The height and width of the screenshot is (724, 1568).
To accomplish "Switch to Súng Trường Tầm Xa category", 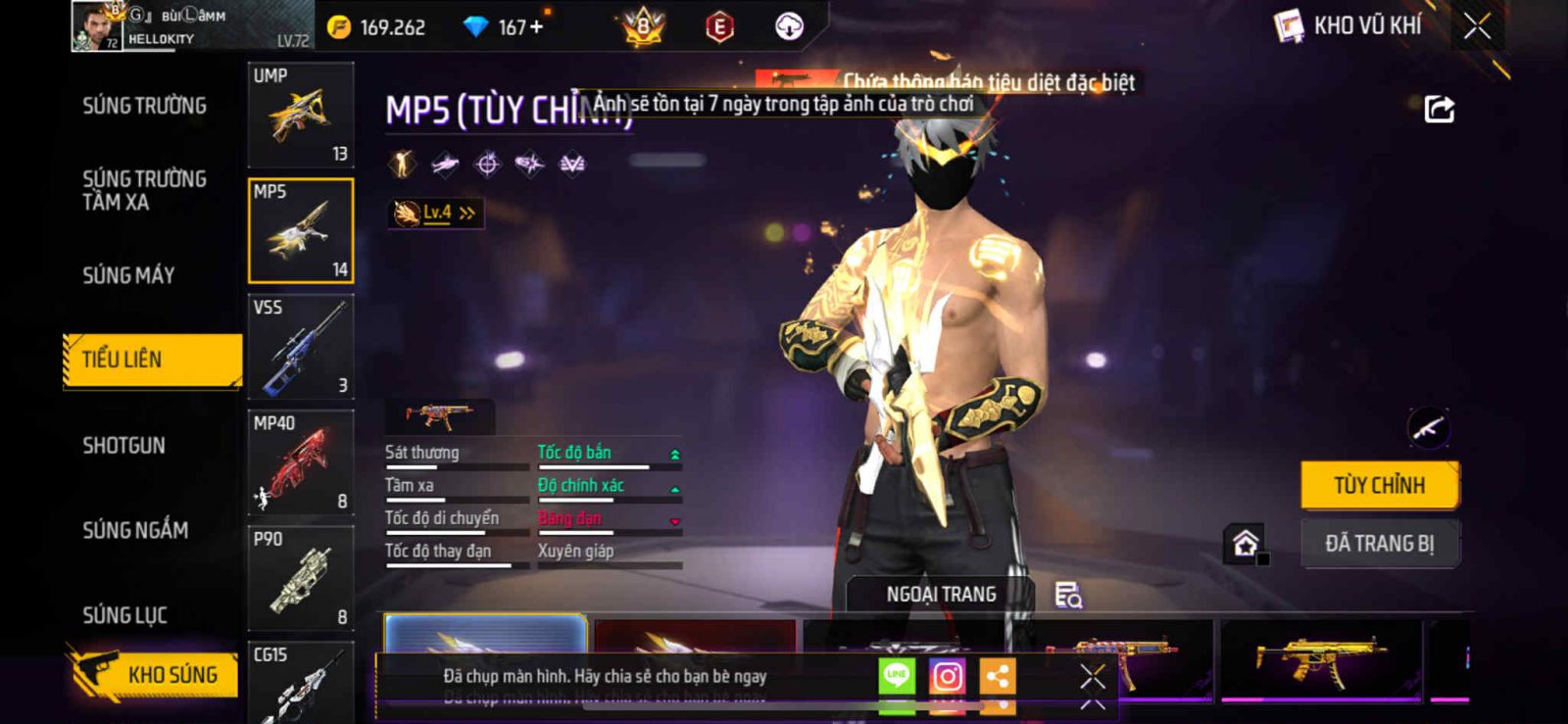I will coord(144,190).
